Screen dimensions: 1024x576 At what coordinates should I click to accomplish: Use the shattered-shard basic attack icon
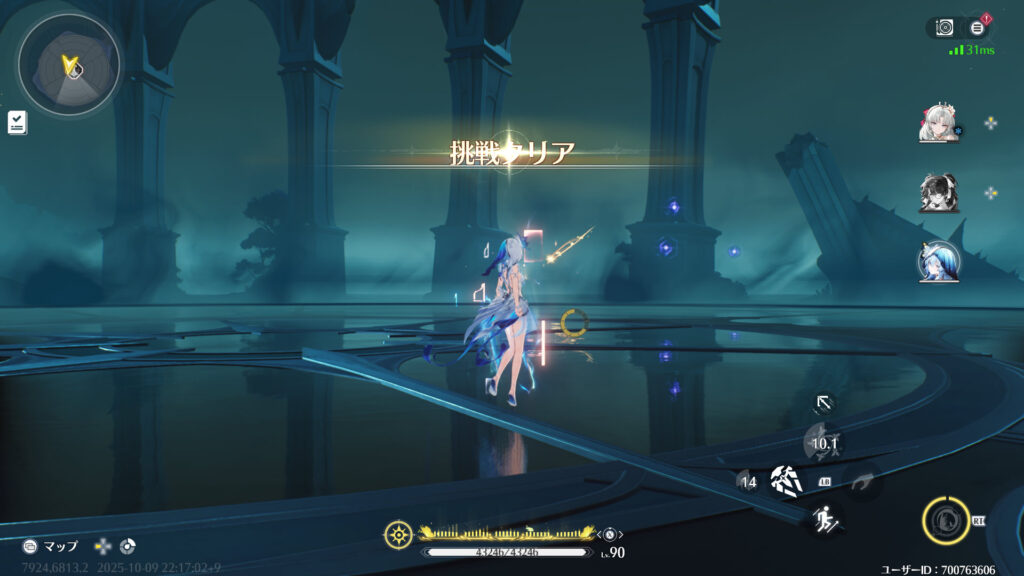786,481
